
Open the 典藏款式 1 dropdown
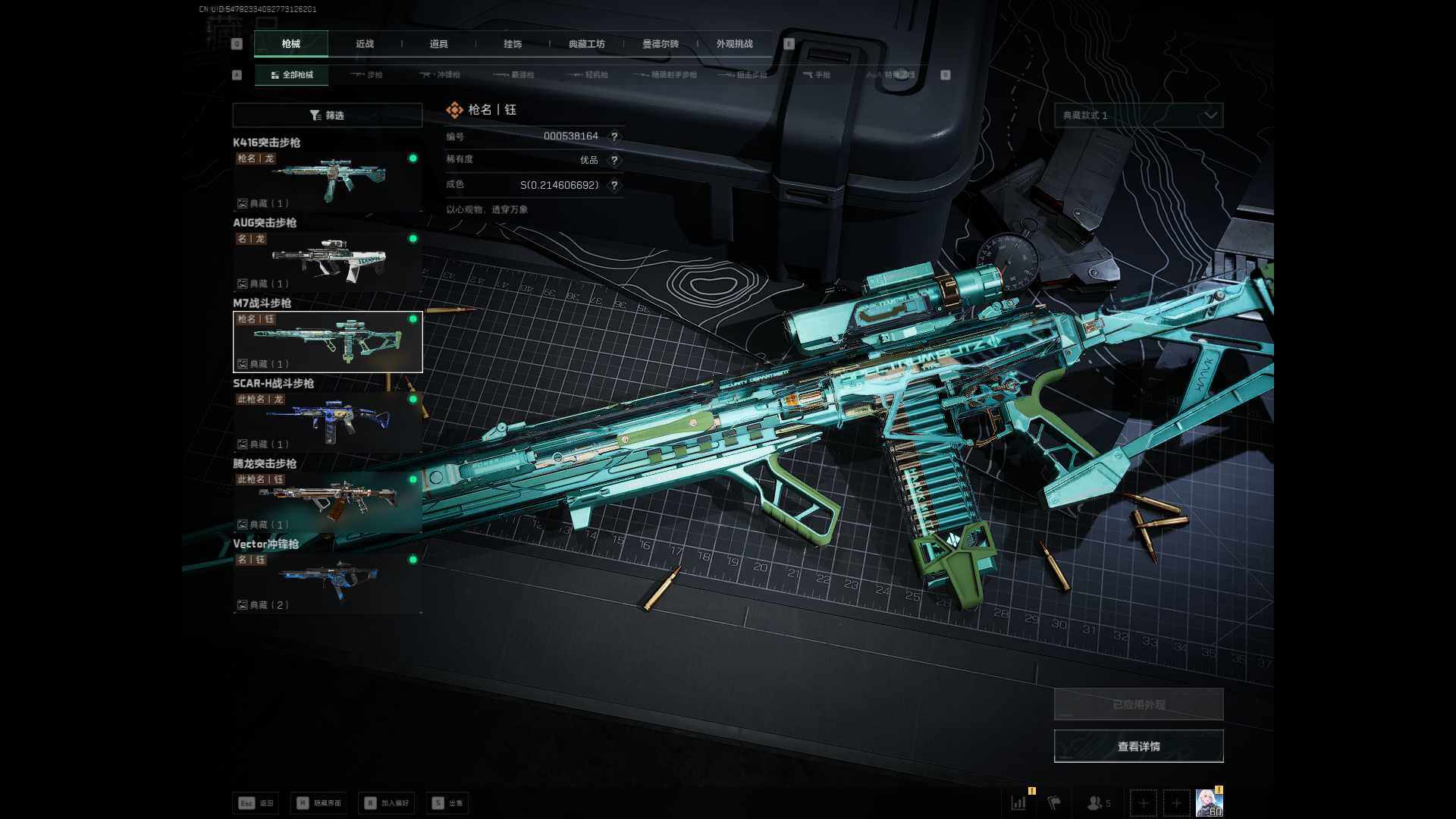(1138, 115)
